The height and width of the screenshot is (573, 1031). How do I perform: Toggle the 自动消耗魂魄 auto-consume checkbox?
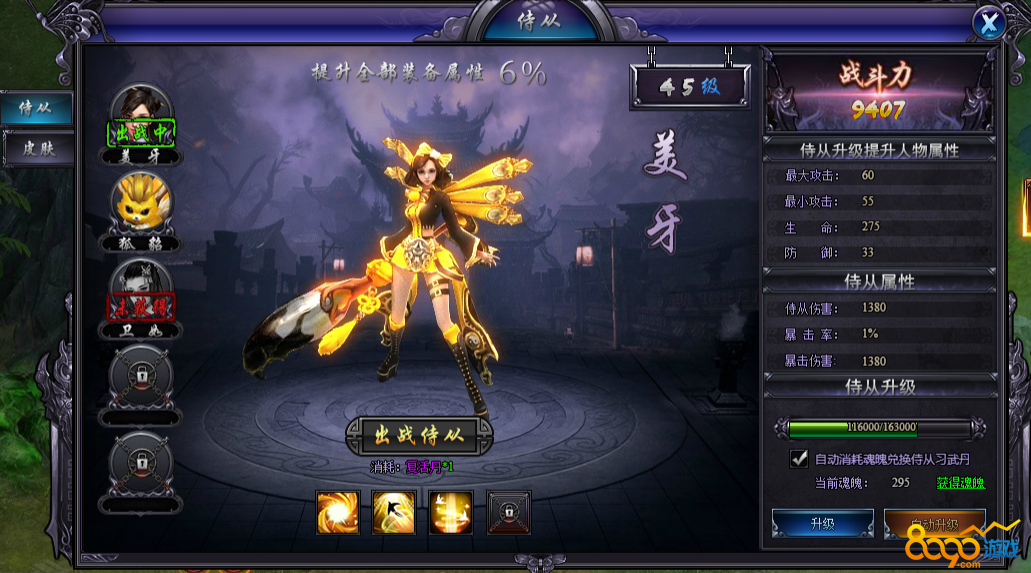coord(799,459)
